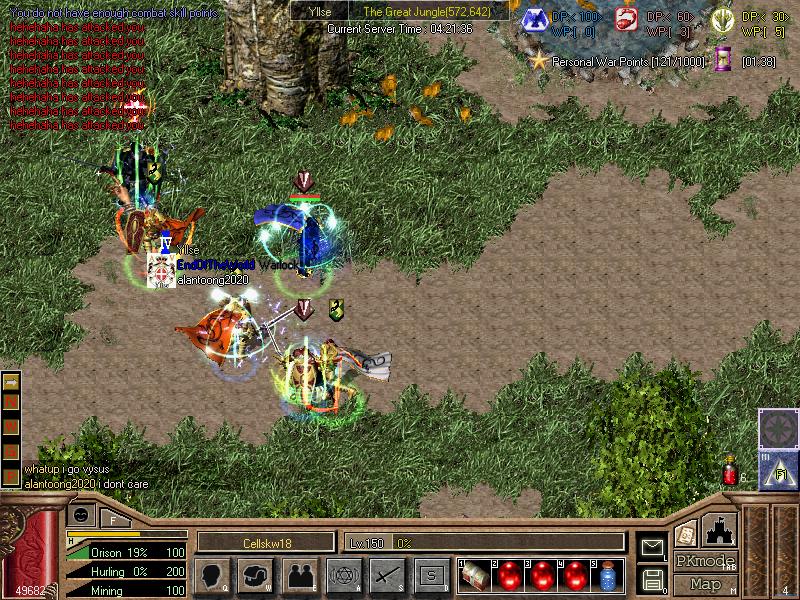Toggle the N chat filter

[12, 401]
